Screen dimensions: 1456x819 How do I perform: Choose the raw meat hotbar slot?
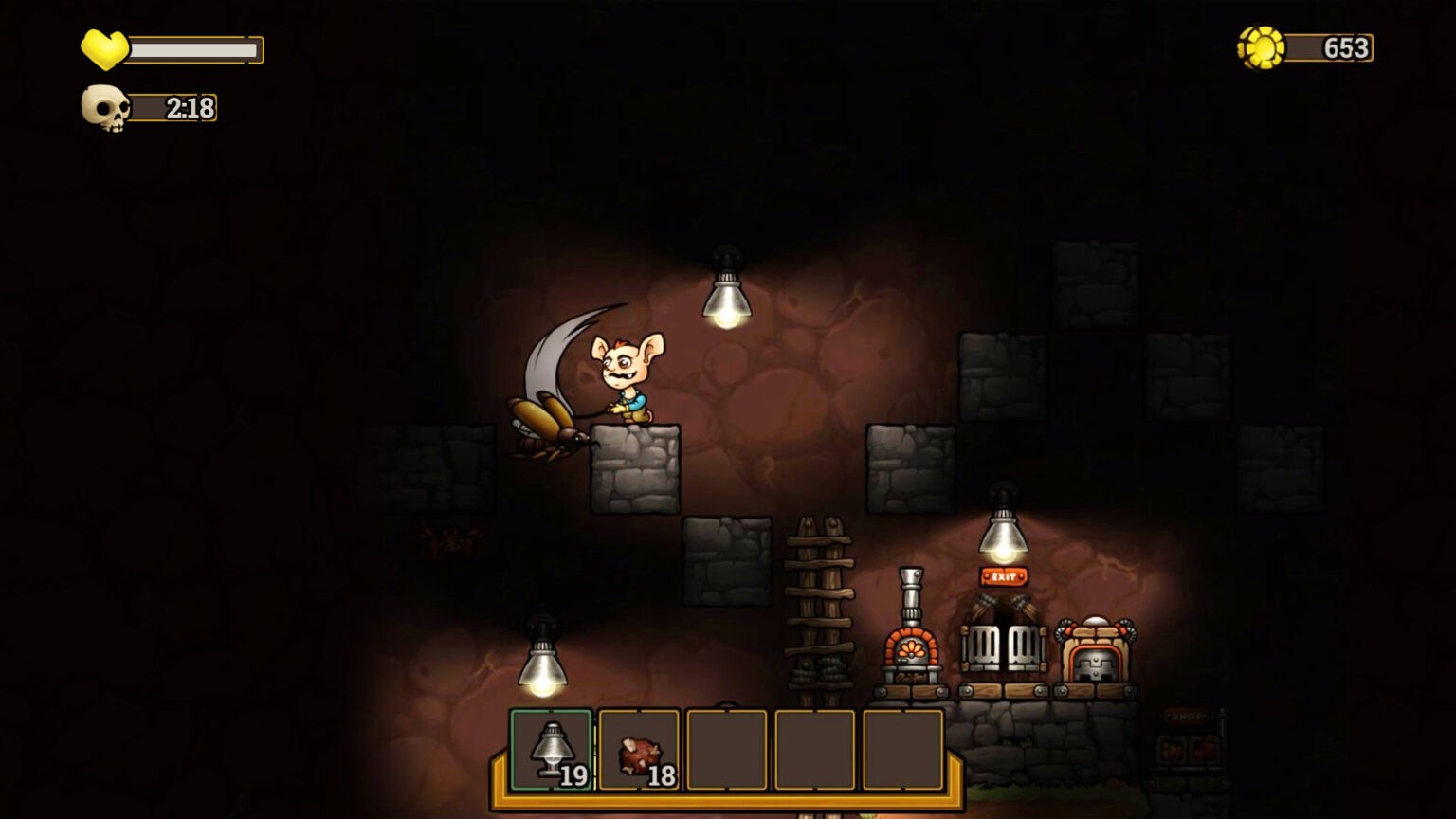click(x=639, y=750)
